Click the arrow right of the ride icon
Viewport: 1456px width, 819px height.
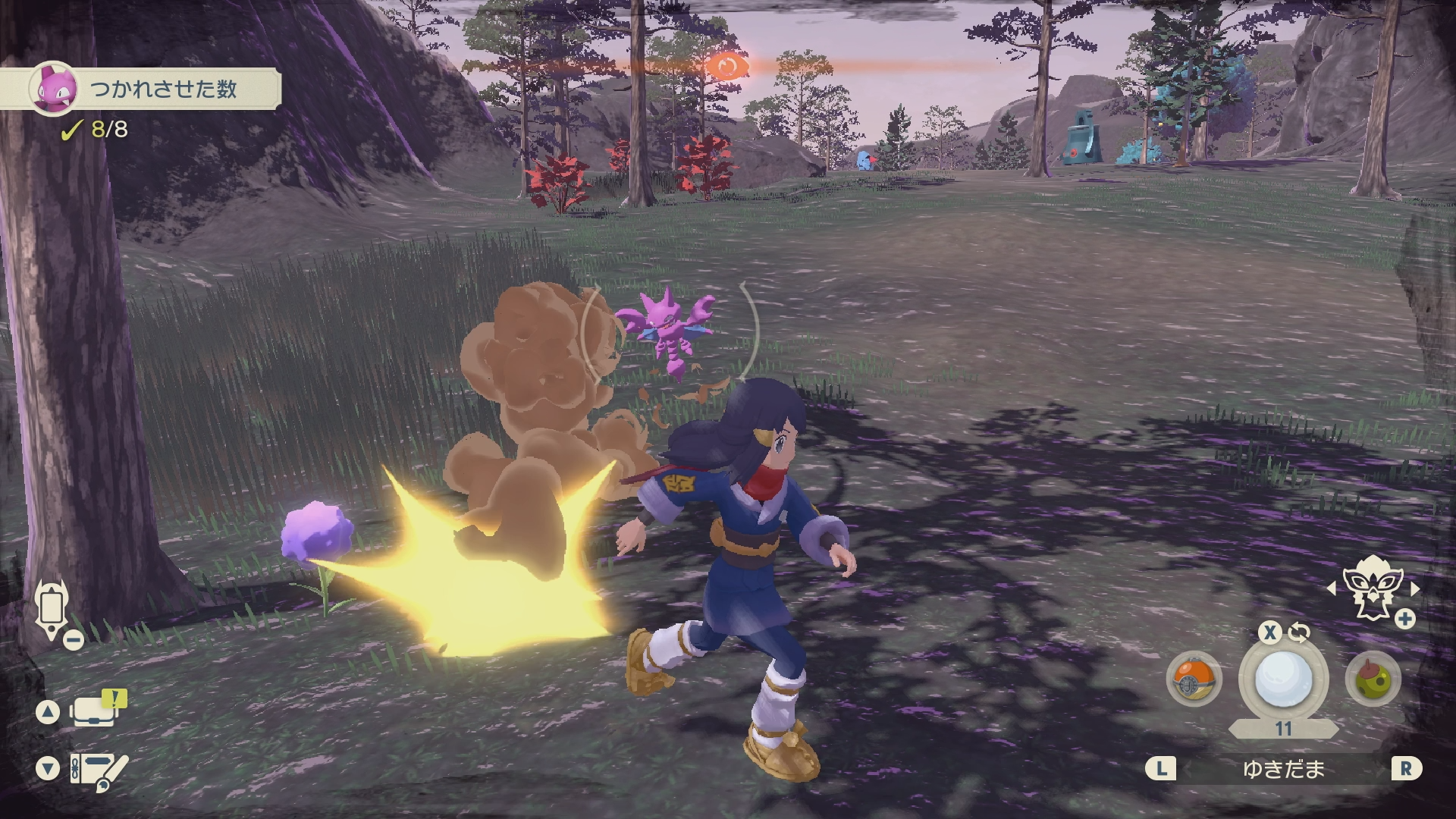[x=1414, y=588]
